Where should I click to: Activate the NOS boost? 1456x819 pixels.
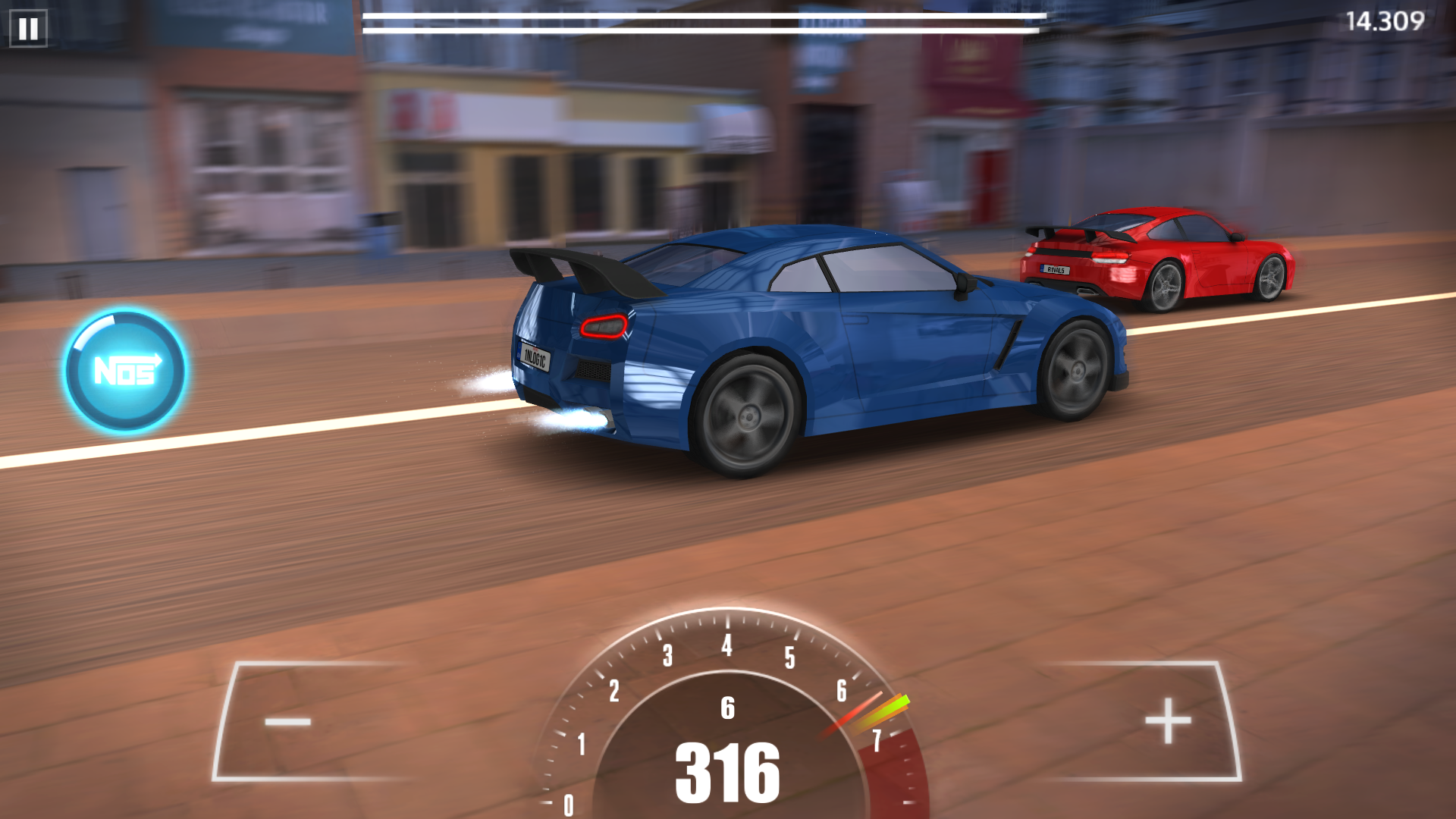pos(125,371)
